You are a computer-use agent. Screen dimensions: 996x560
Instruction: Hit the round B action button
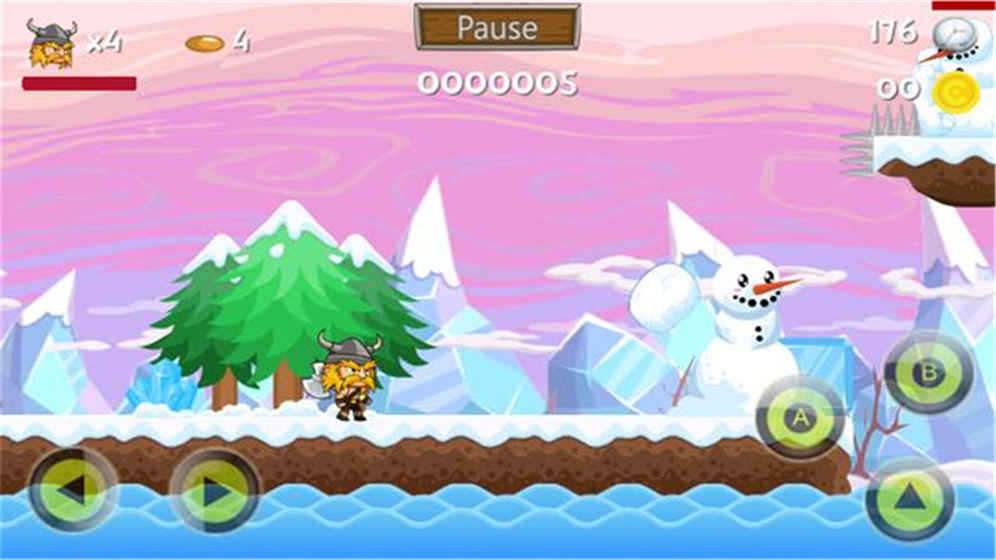point(928,373)
